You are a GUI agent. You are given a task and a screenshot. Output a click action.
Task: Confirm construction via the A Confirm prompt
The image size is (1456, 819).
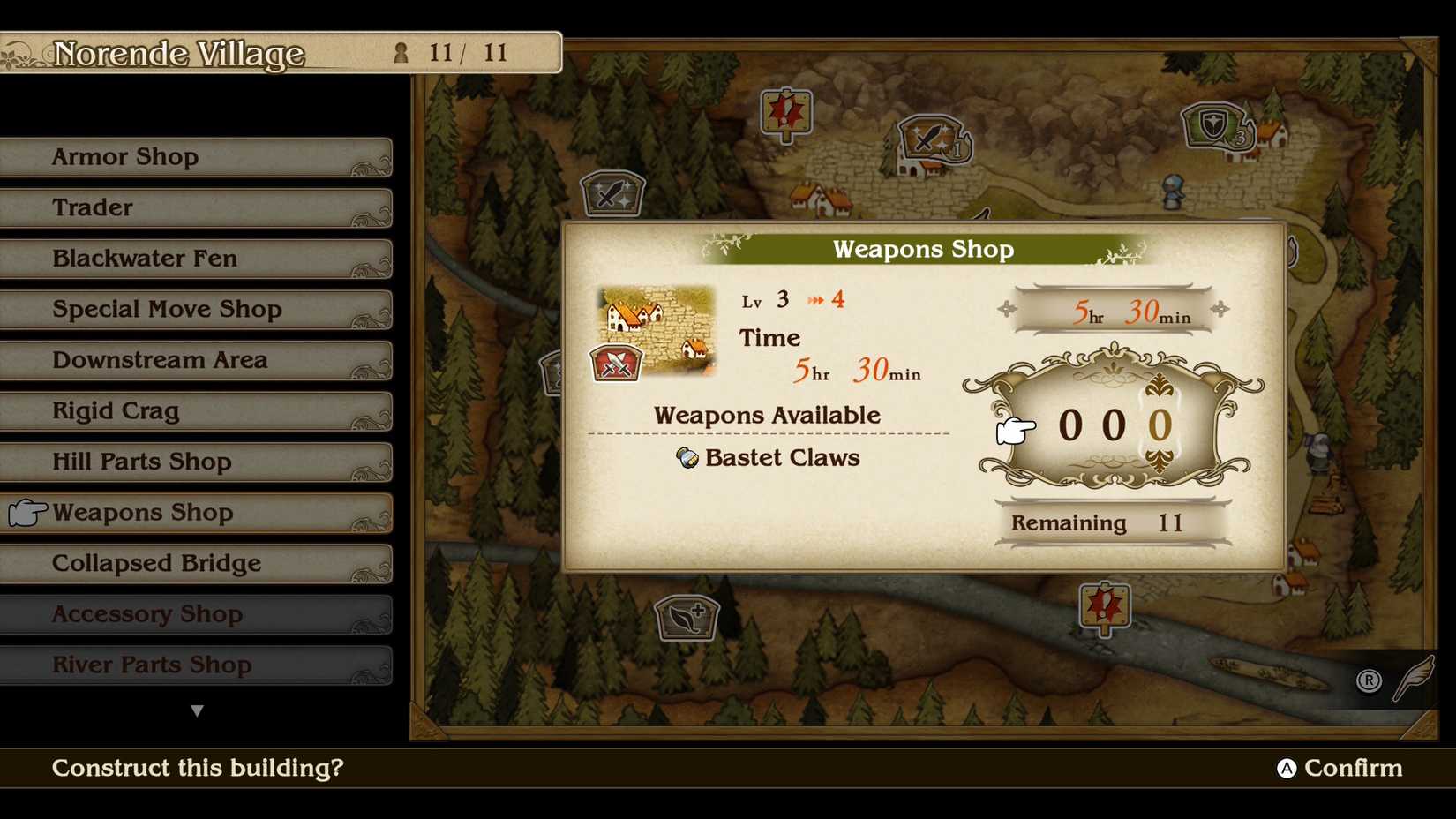[1339, 768]
